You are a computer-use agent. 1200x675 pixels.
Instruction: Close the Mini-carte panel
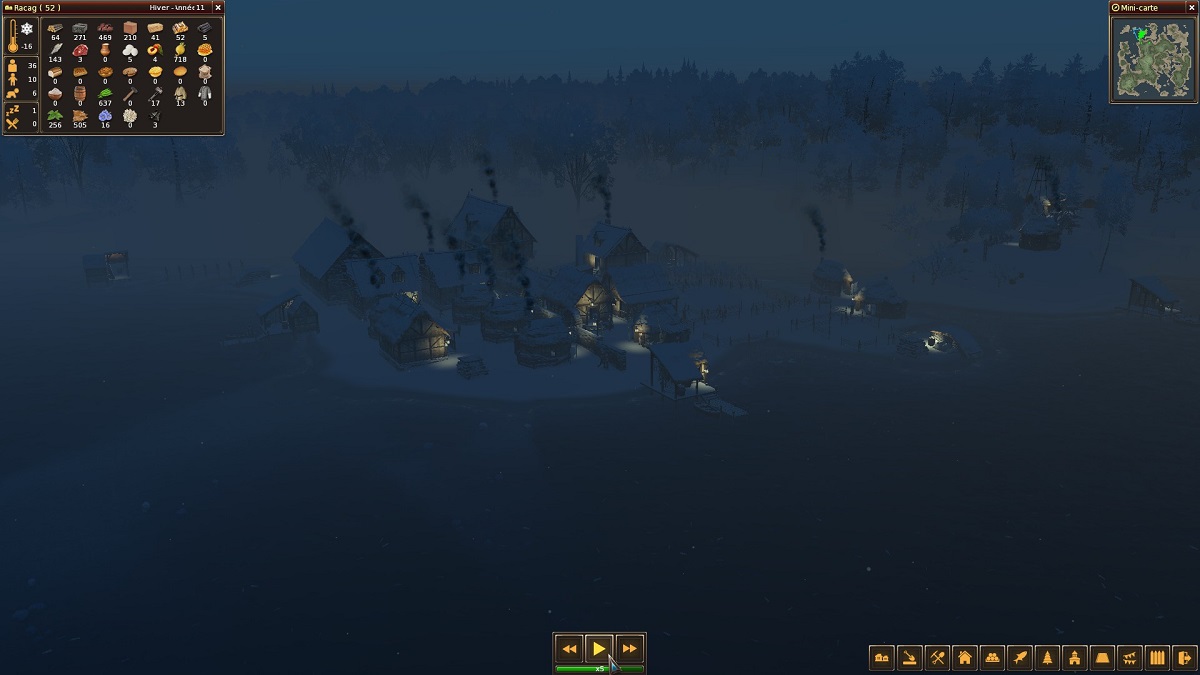coord(1190,7)
